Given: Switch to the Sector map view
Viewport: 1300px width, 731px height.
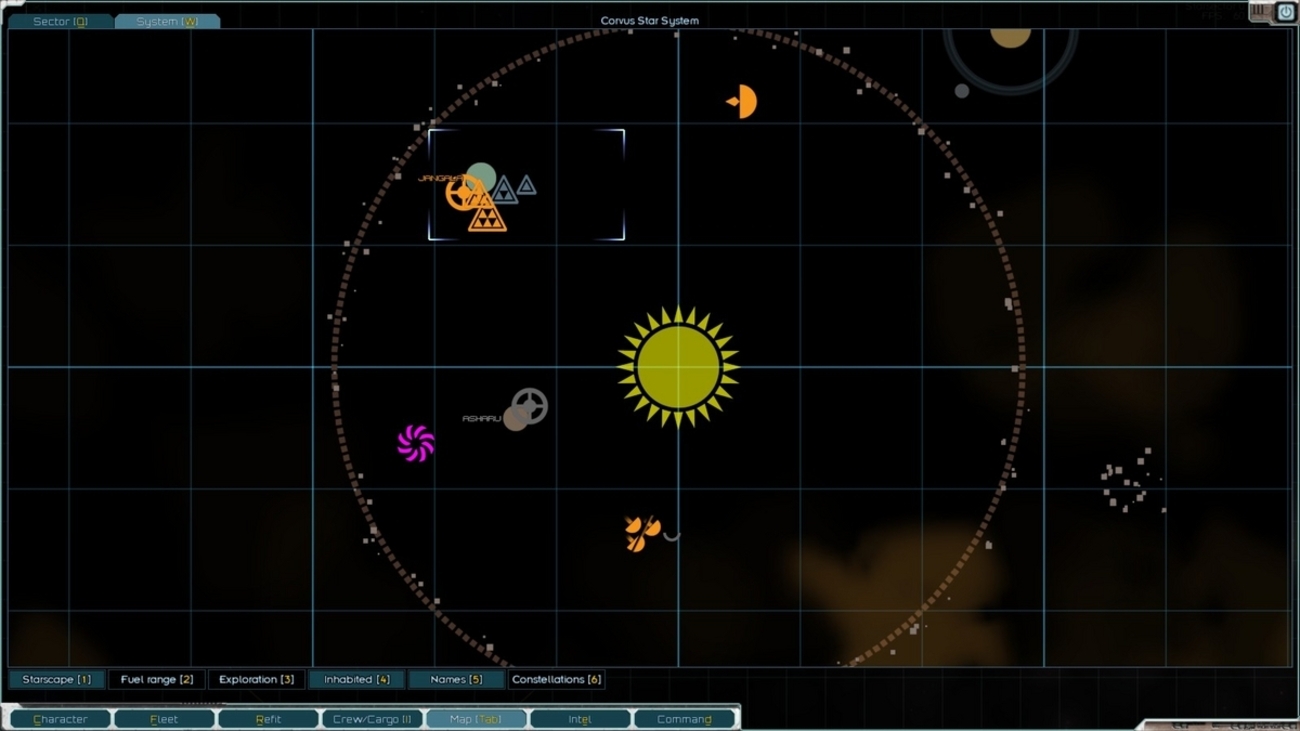Looking at the screenshot, I should point(60,21).
